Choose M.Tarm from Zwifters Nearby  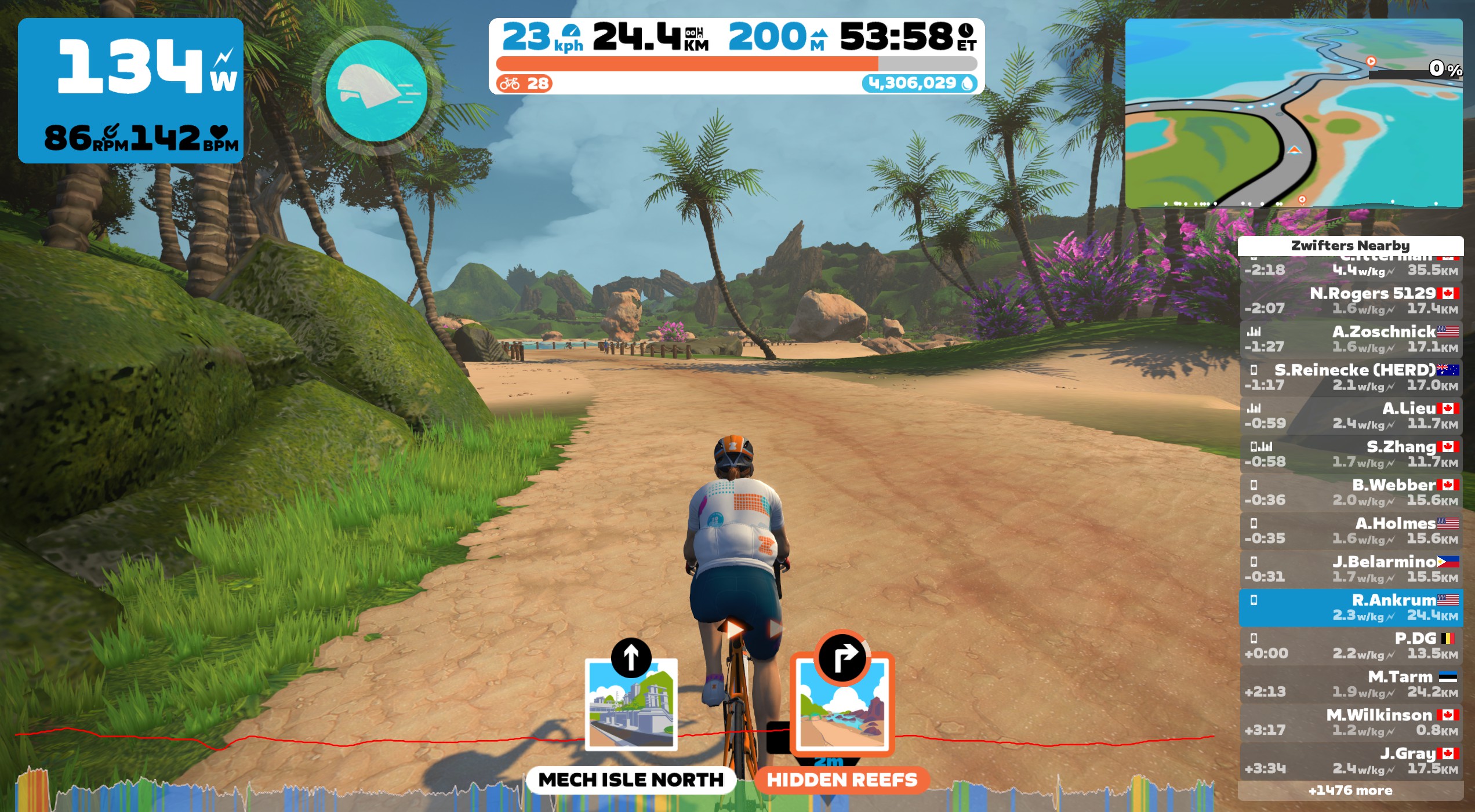tap(1350, 684)
